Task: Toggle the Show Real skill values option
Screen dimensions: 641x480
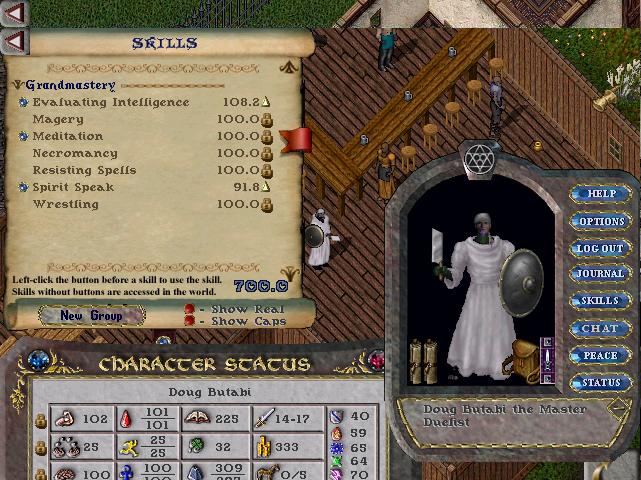Action: tap(189, 310)
